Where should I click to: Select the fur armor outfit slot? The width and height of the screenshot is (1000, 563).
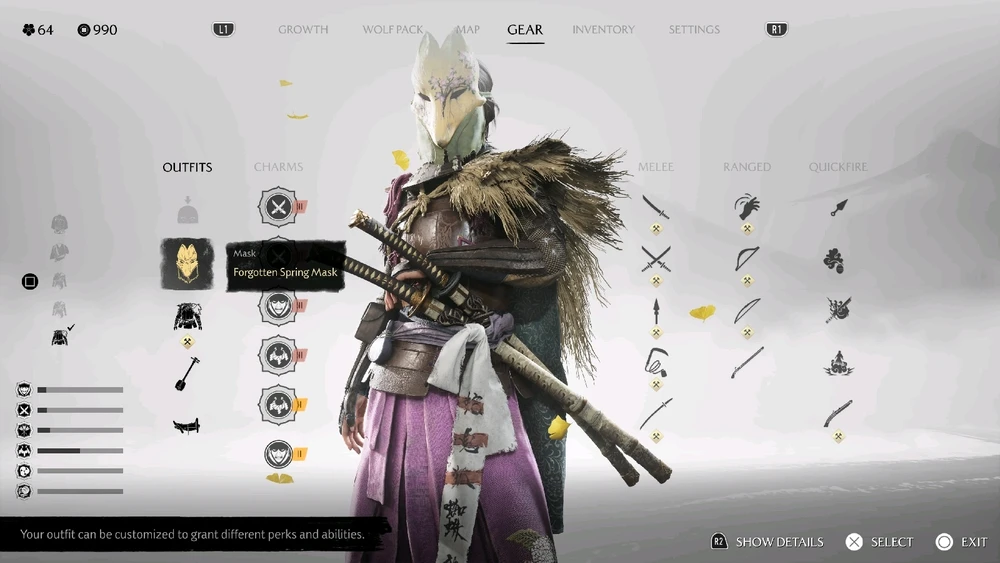point(188,317)
